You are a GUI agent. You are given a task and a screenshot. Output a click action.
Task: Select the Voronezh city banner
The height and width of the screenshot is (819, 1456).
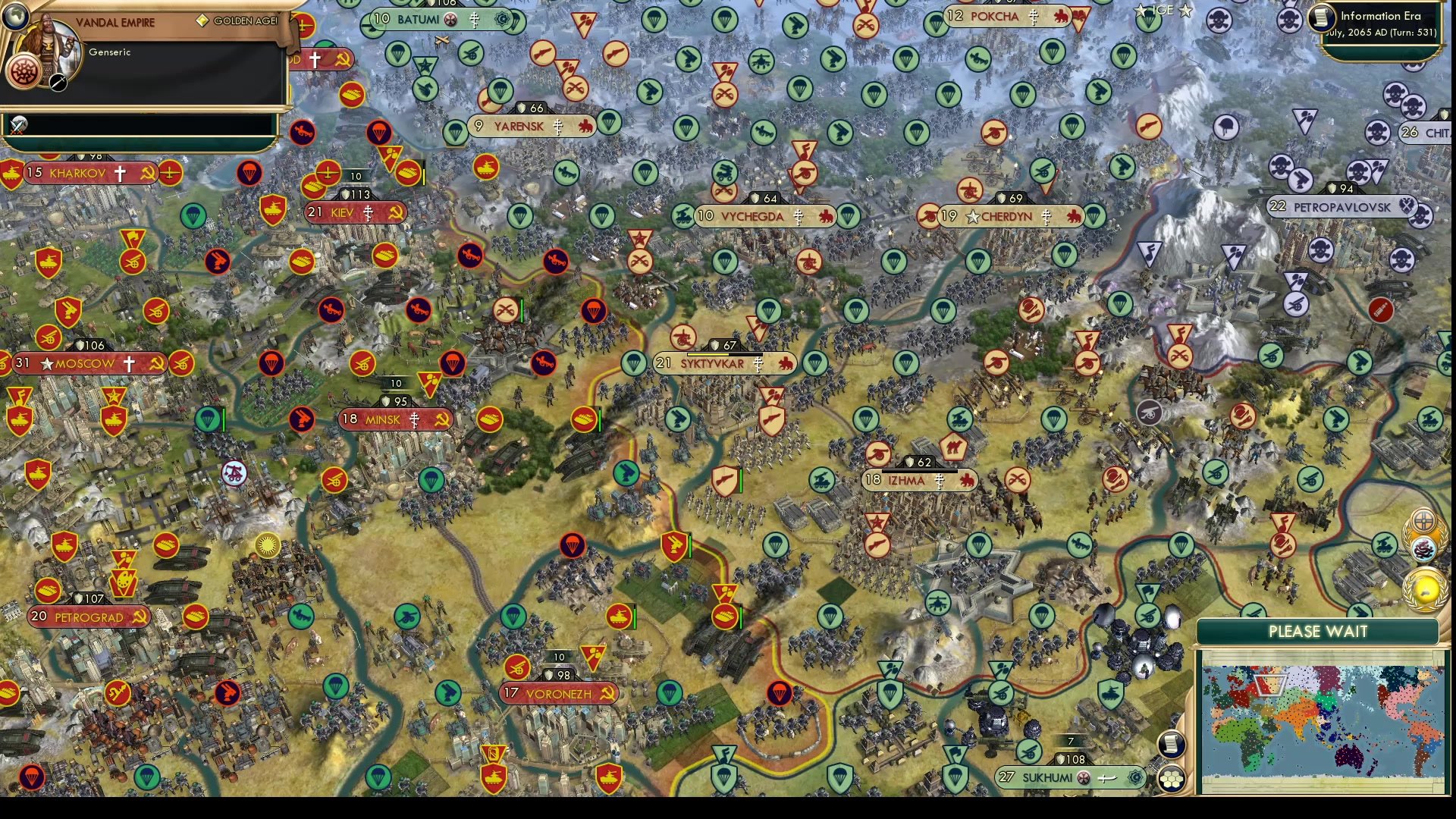click(x=558, y=692)
